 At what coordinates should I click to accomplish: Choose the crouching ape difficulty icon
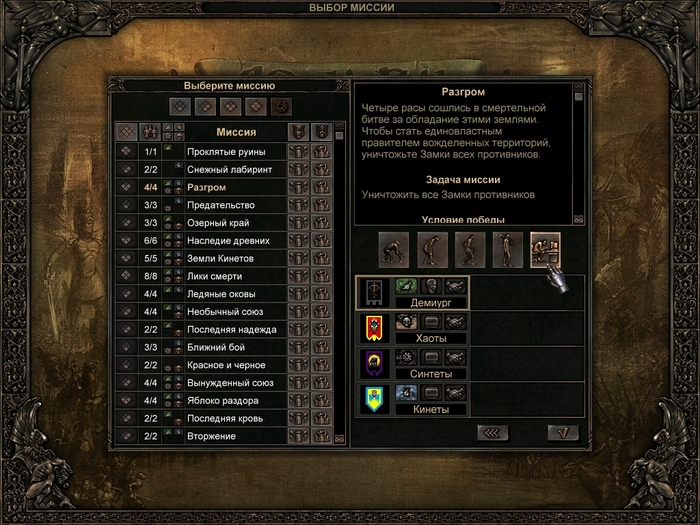394,248
